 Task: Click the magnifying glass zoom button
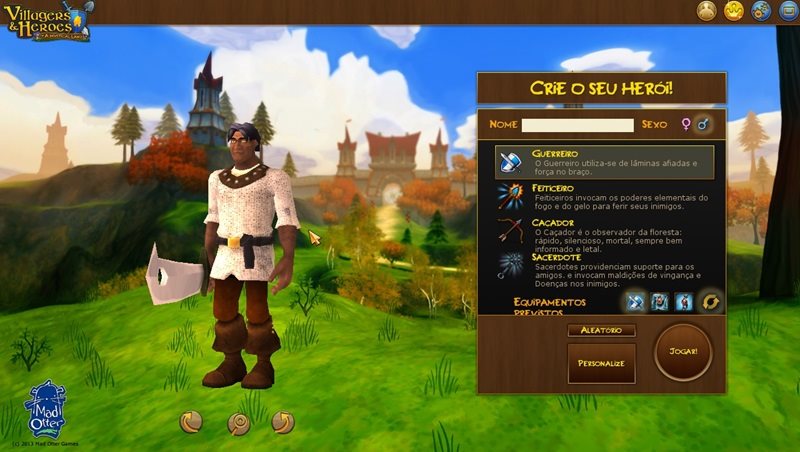tap(238, 423)
